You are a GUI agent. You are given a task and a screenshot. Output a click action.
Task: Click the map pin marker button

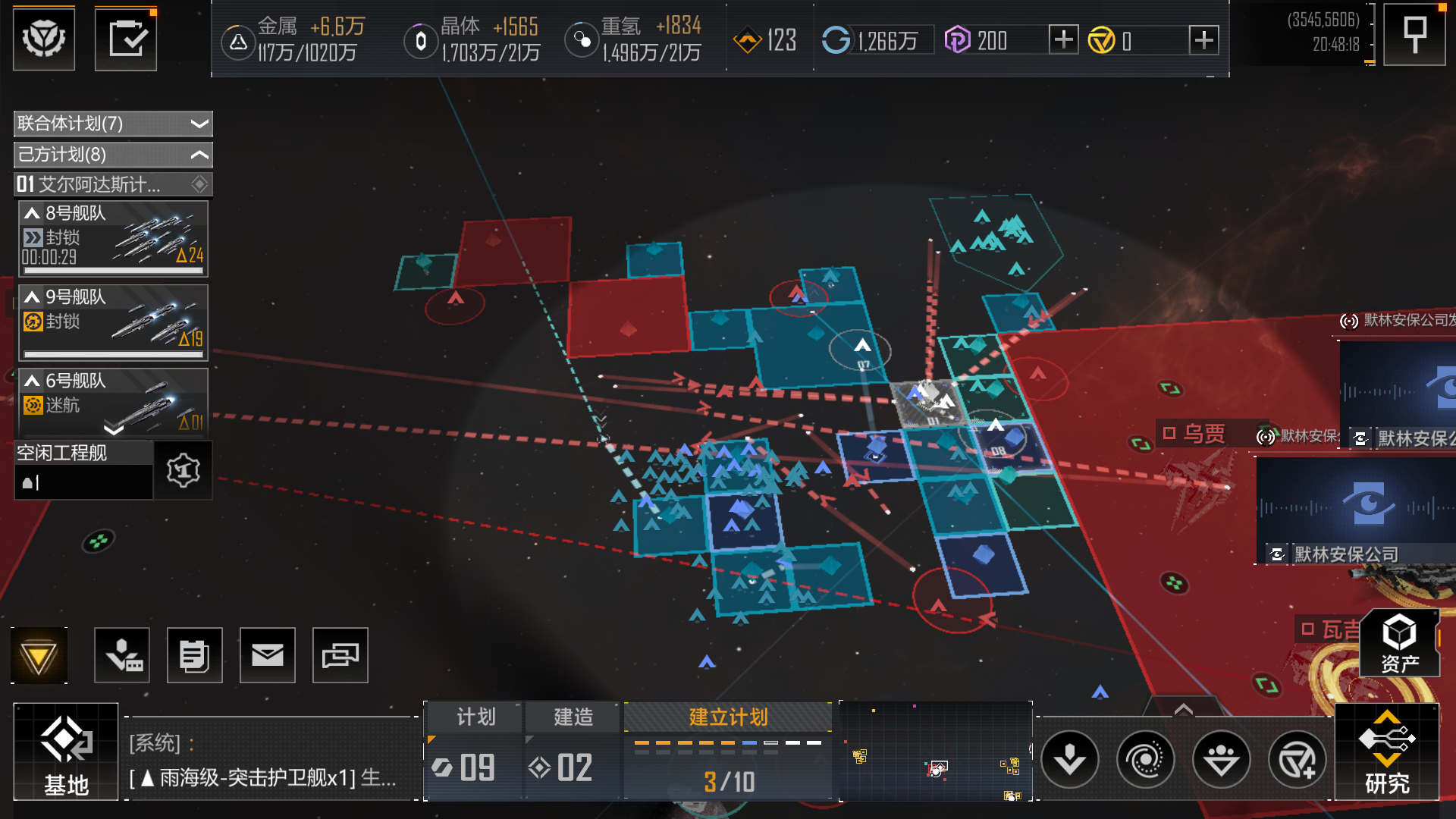coord(1414,35)
